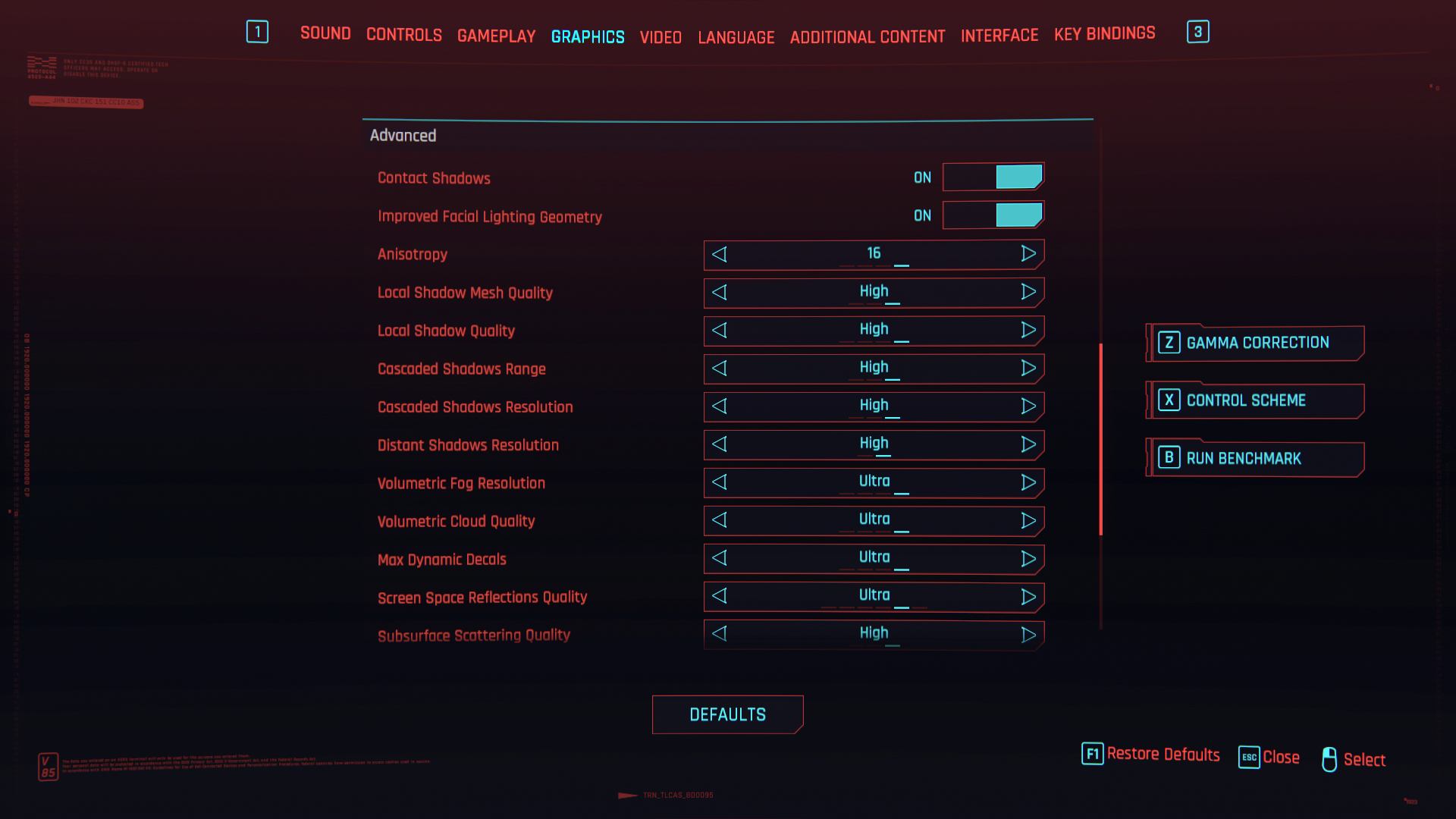Go to the Video settings tab
The image size is (1456, 819).
pos(661,37)
